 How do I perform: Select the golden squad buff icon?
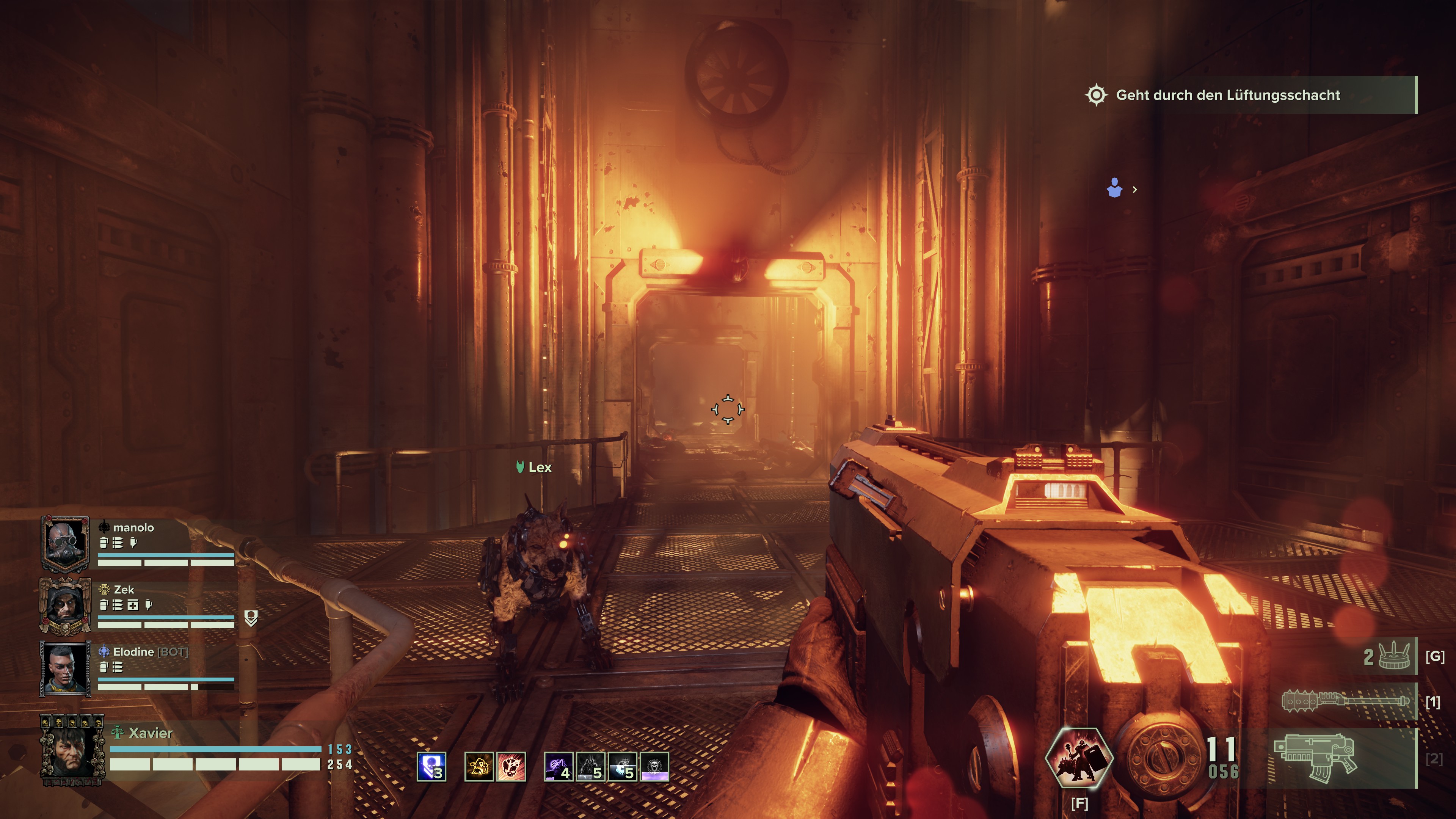[x=479, y=767]
